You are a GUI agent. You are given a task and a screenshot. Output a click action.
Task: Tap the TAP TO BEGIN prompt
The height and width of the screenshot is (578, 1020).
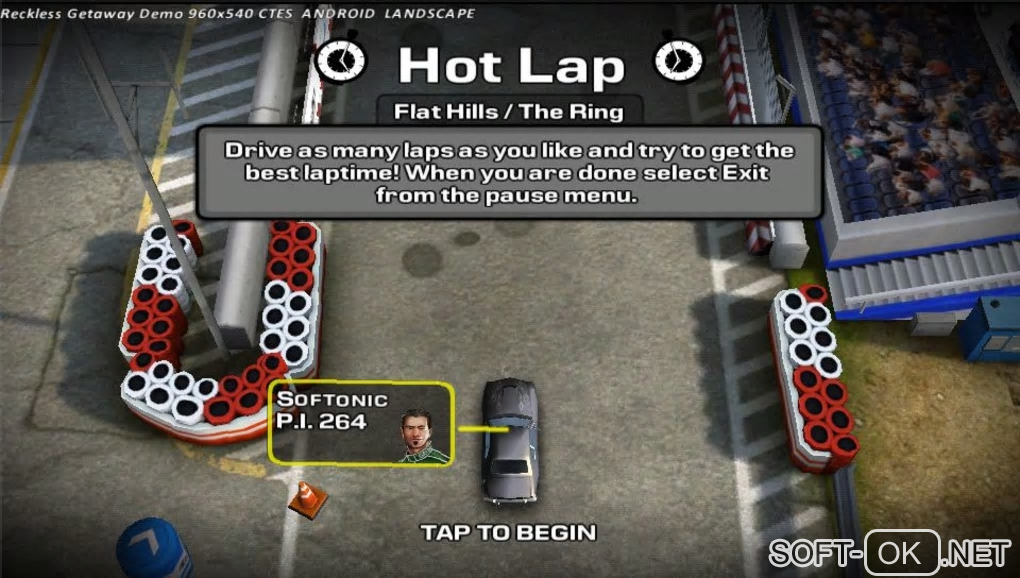508,532
